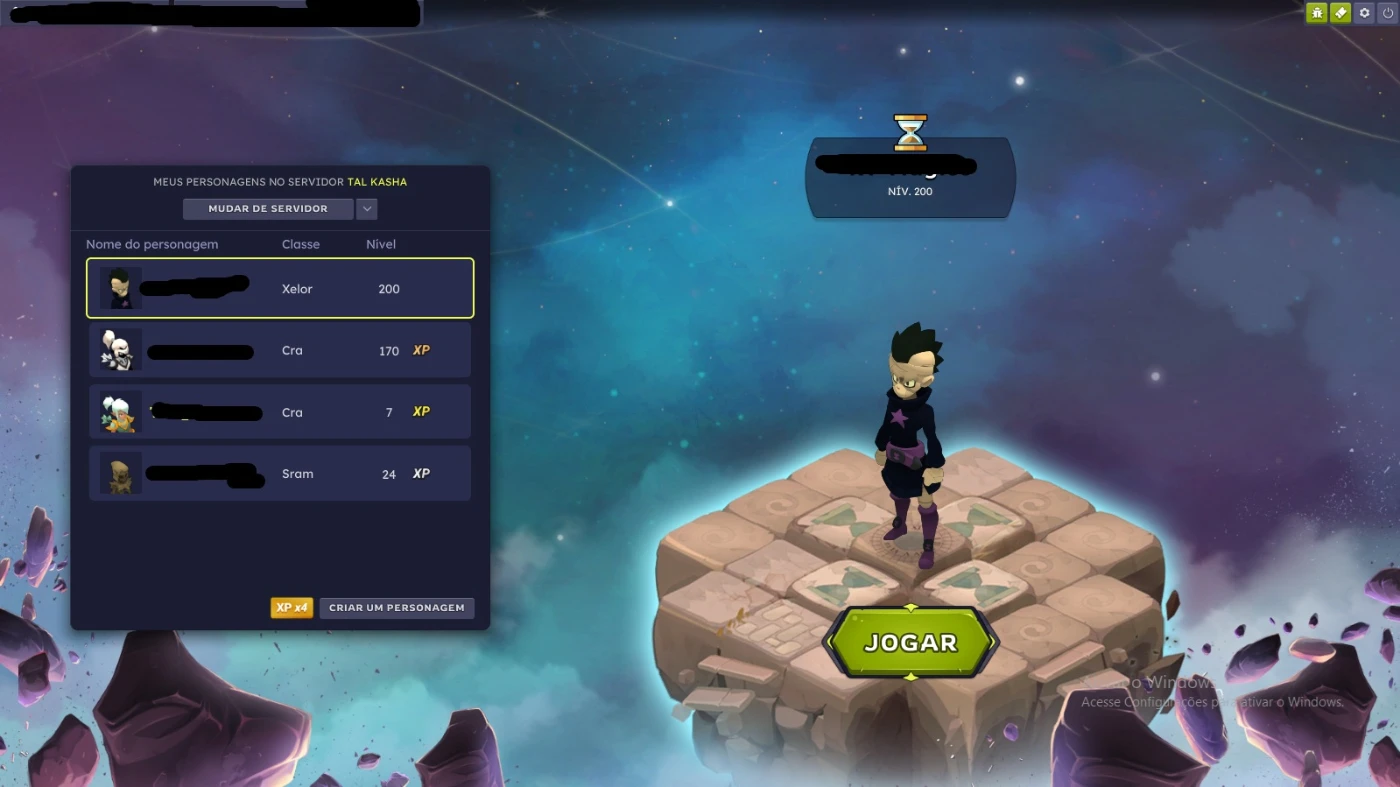Select the level 24 Sram character
The height and width of the screenshot is (787, 1400).
click(x=280, y=474)
